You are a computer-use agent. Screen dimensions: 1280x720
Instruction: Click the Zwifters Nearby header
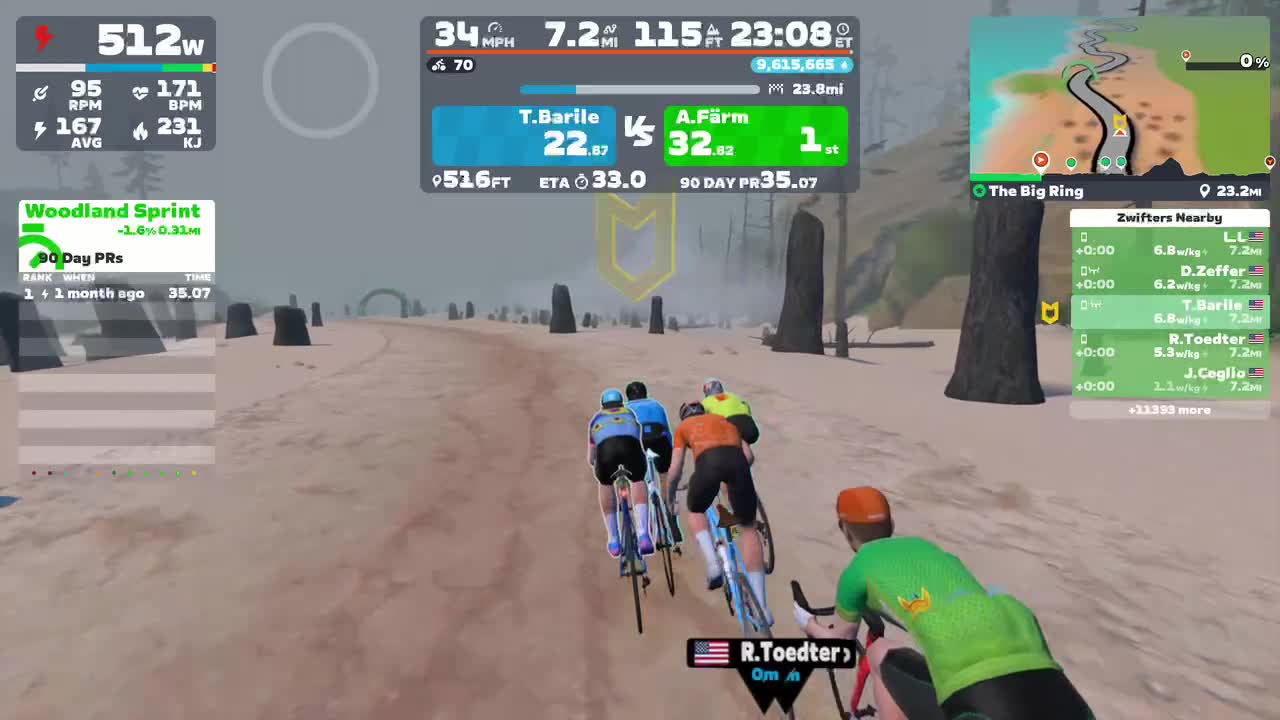(1170, 217)
